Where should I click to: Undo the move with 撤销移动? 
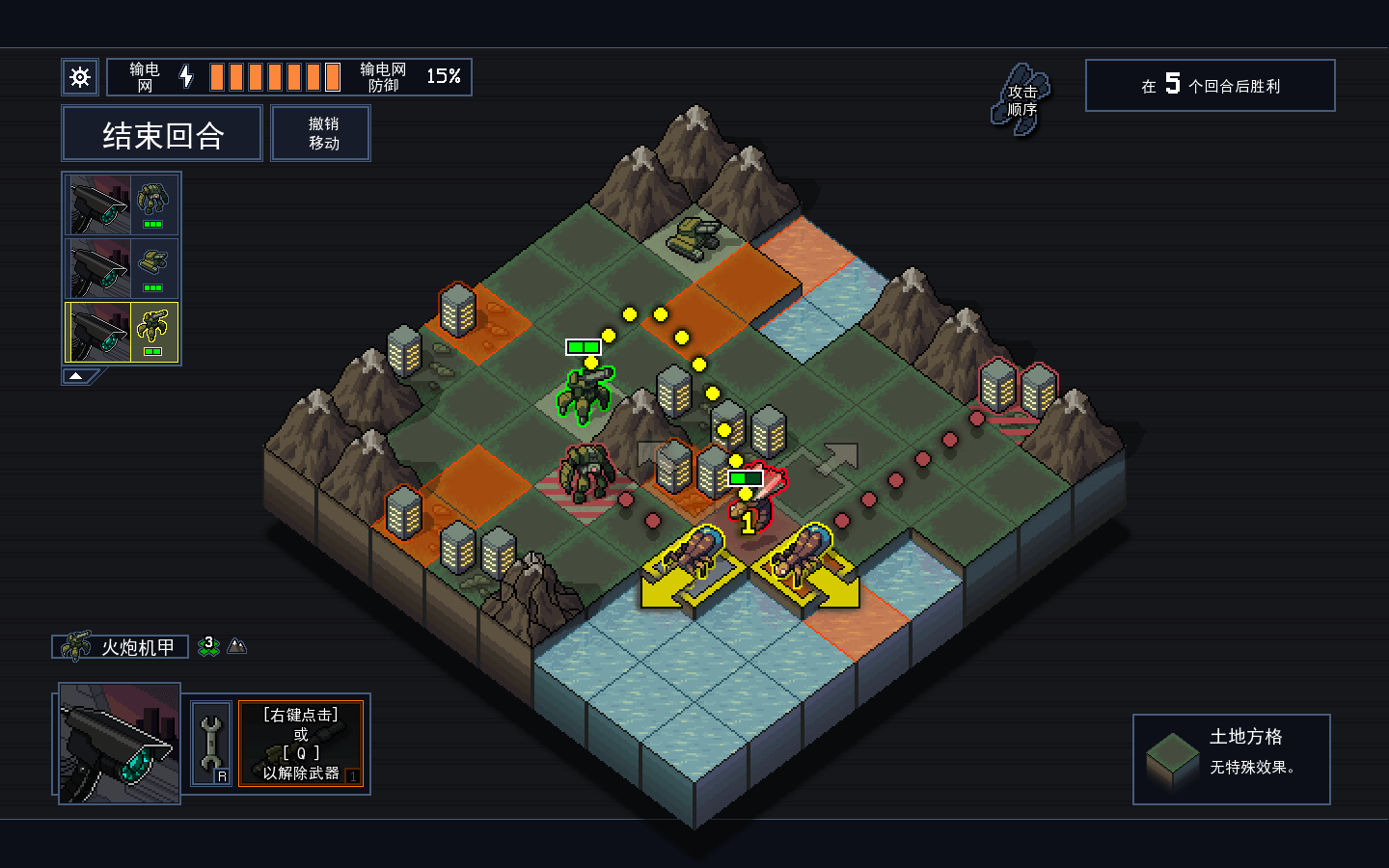(x=321, y=134)
